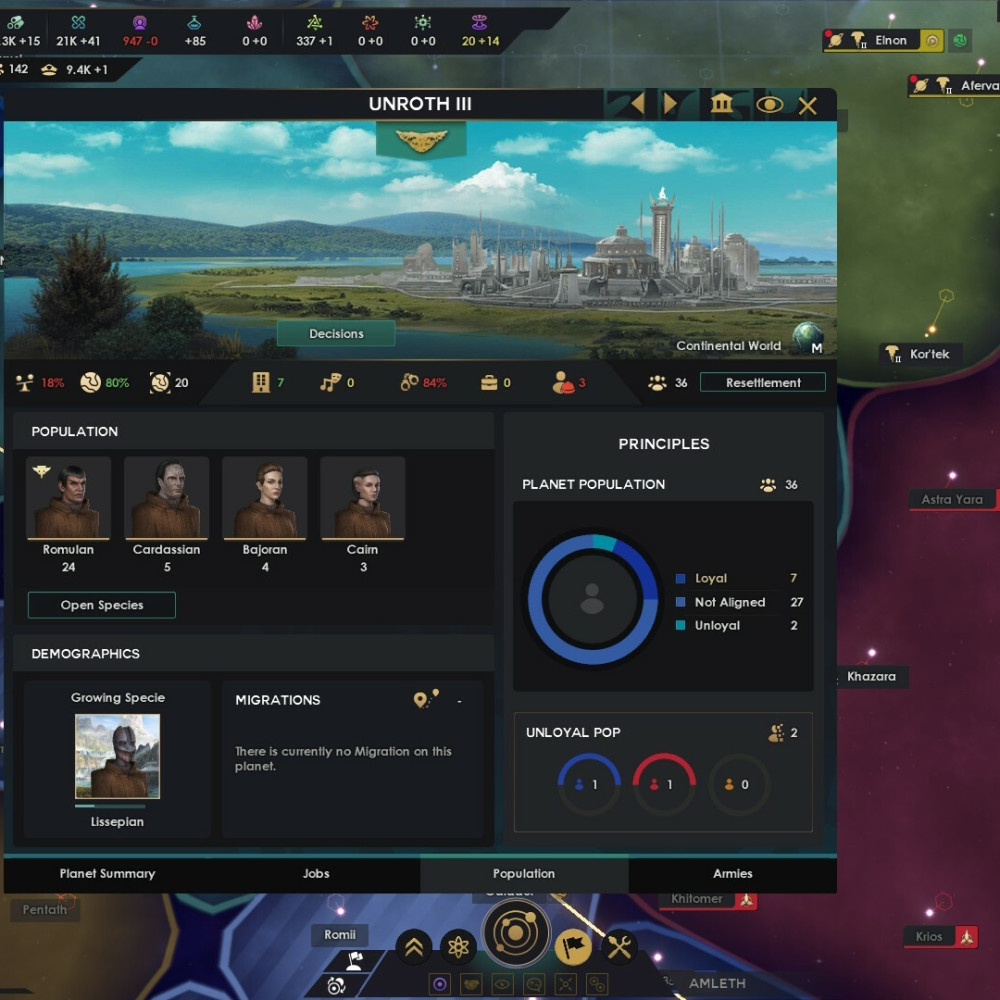1000x1000 pixels.
Task: Switch to the Jobs tab
Action: point(316,874)
